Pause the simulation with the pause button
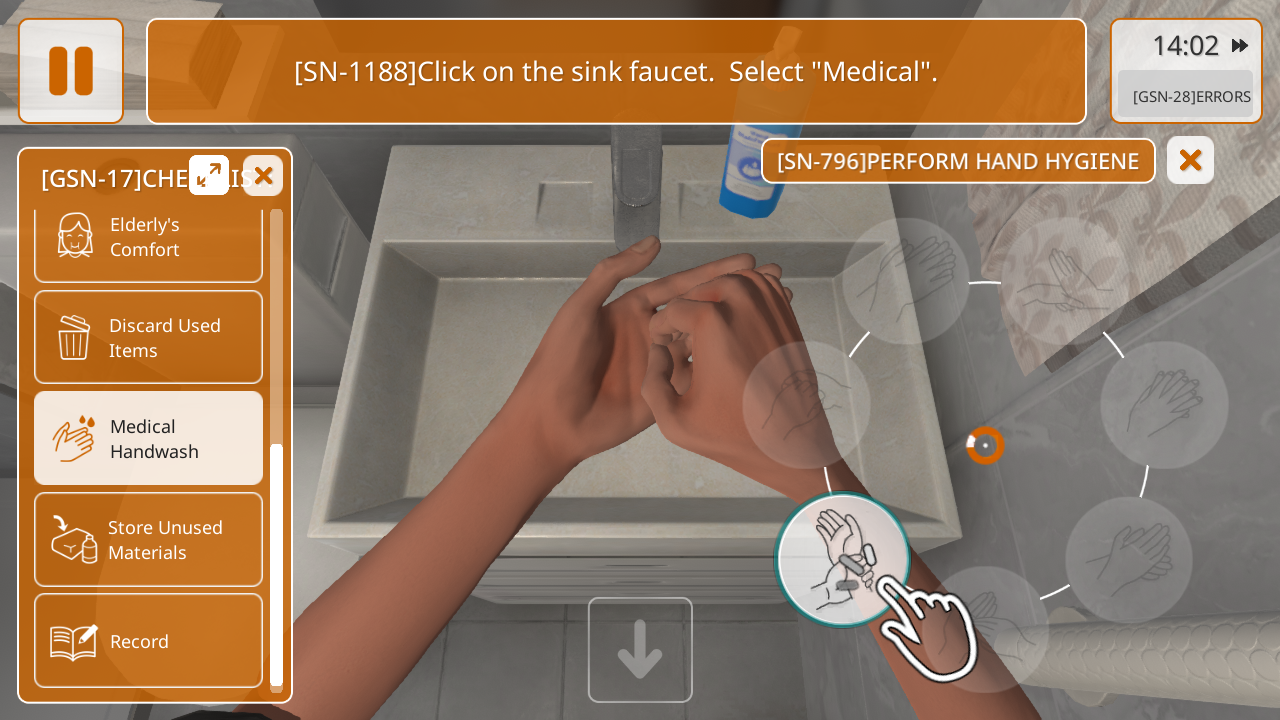The height and width of the screenshot is (720, 1280). point(71,71)
